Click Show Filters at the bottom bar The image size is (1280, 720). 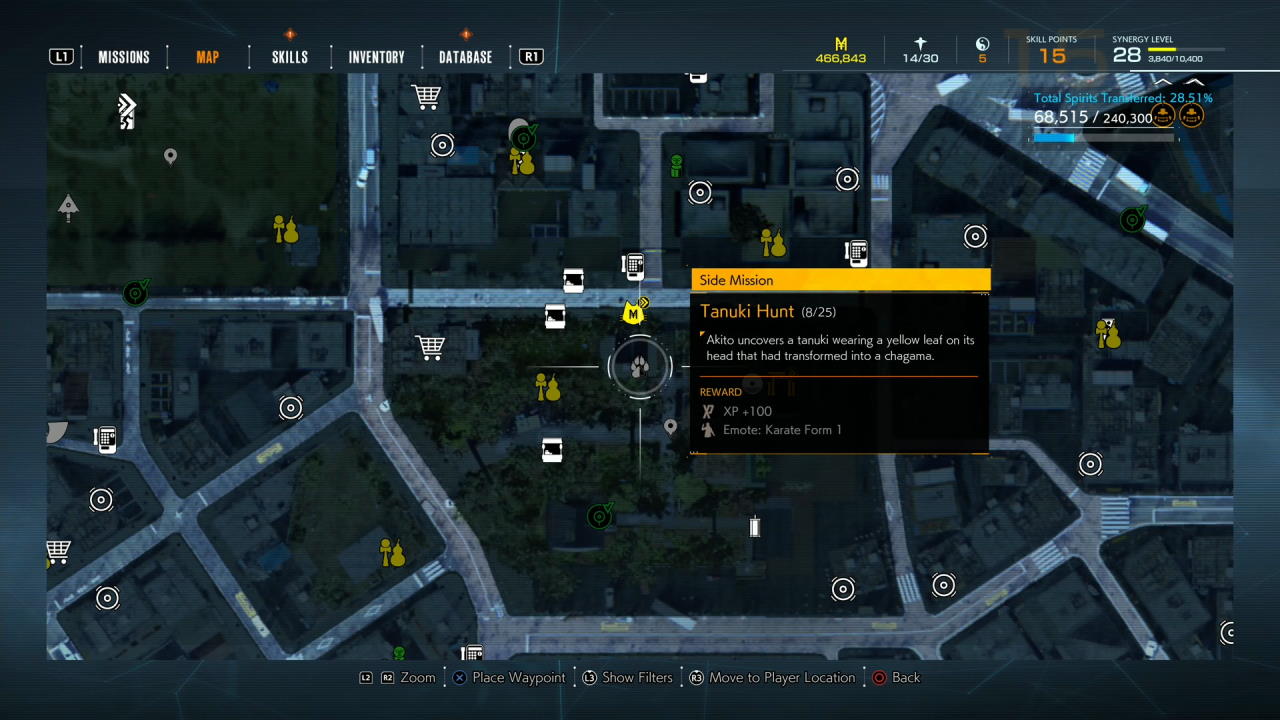[637, 677]
